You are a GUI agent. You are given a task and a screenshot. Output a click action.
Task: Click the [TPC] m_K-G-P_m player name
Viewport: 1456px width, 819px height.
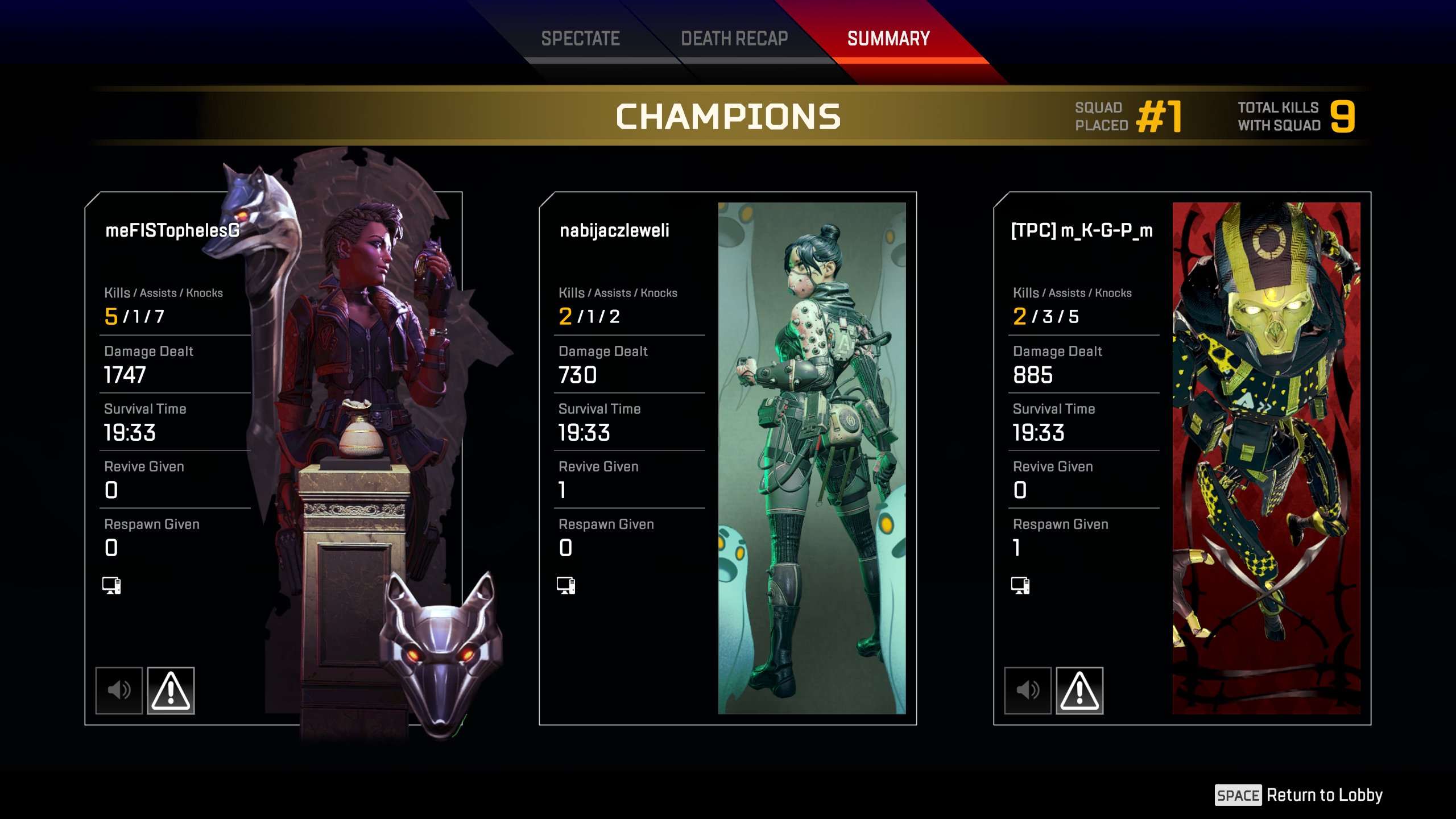tap(1082, 230)
